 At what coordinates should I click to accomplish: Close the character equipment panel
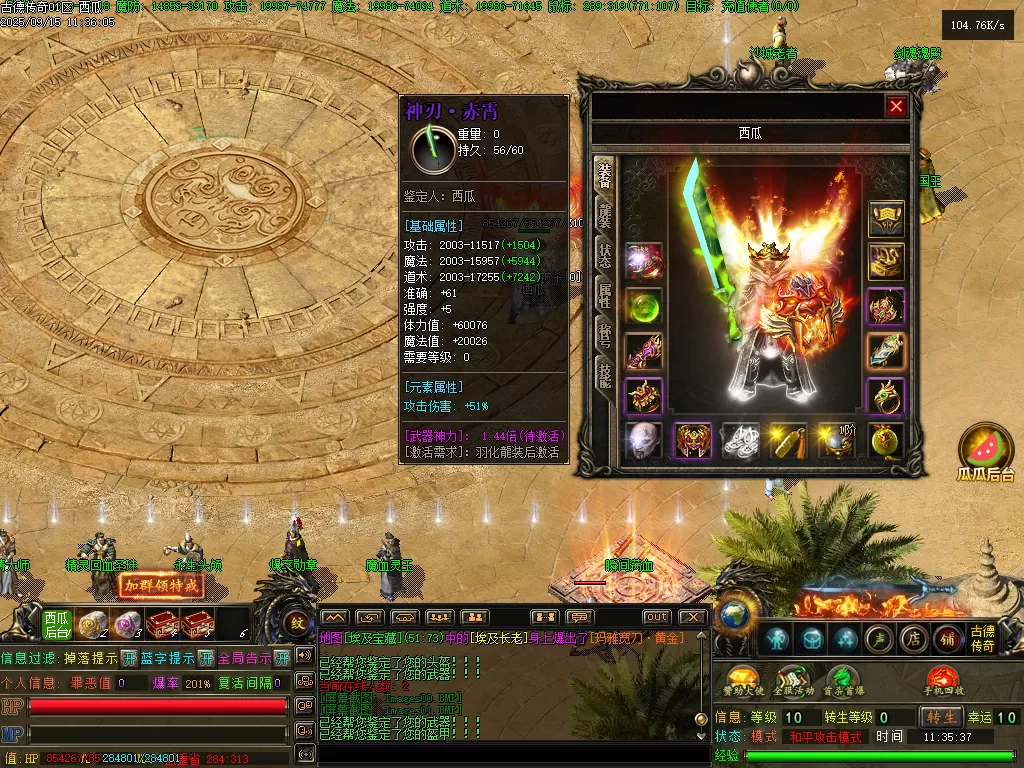click(x=896, y=106)
